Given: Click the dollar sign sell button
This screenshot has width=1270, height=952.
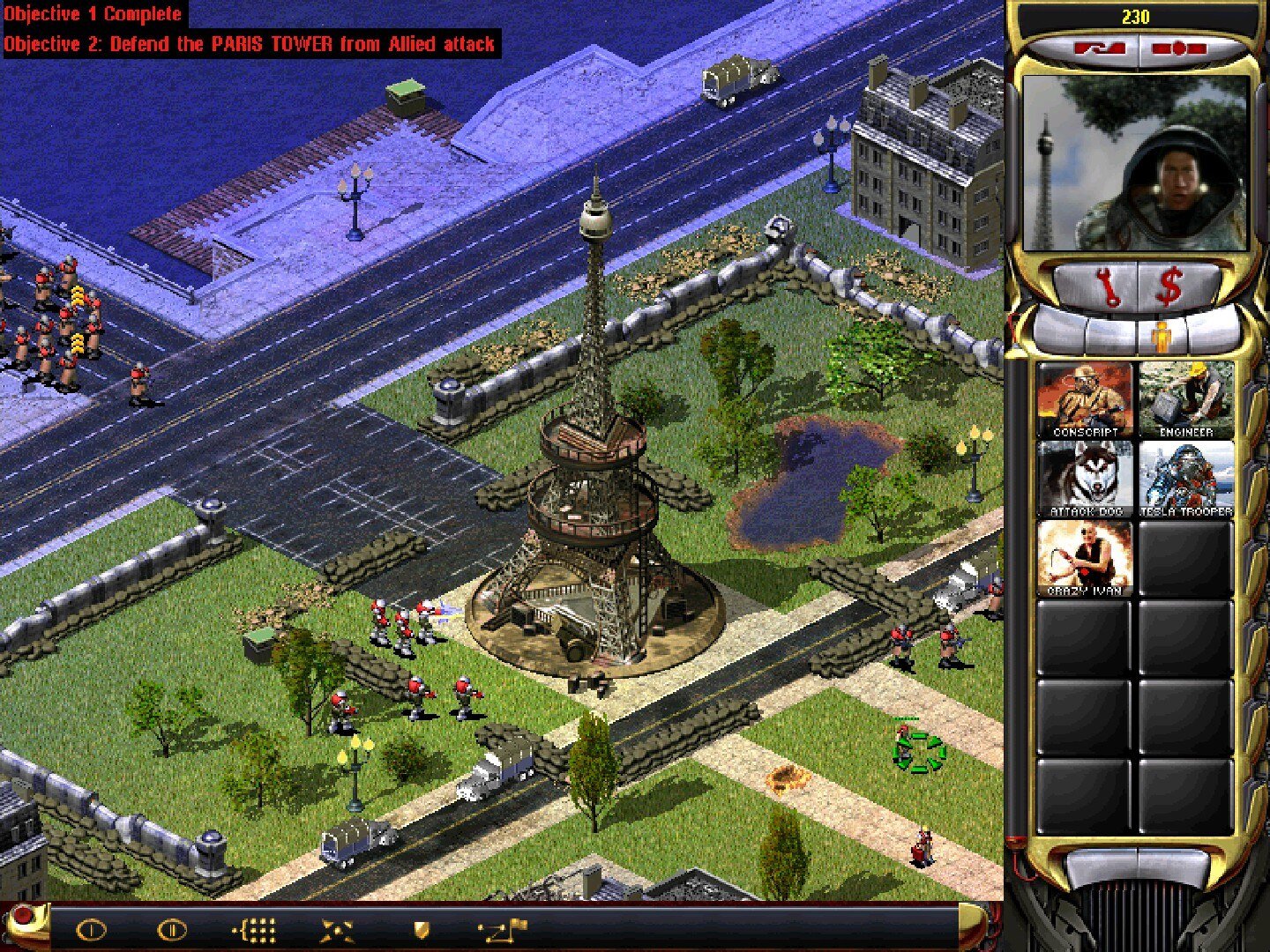Looking at the screenshot, I should pyautogui.click(x=1169, y=287).
